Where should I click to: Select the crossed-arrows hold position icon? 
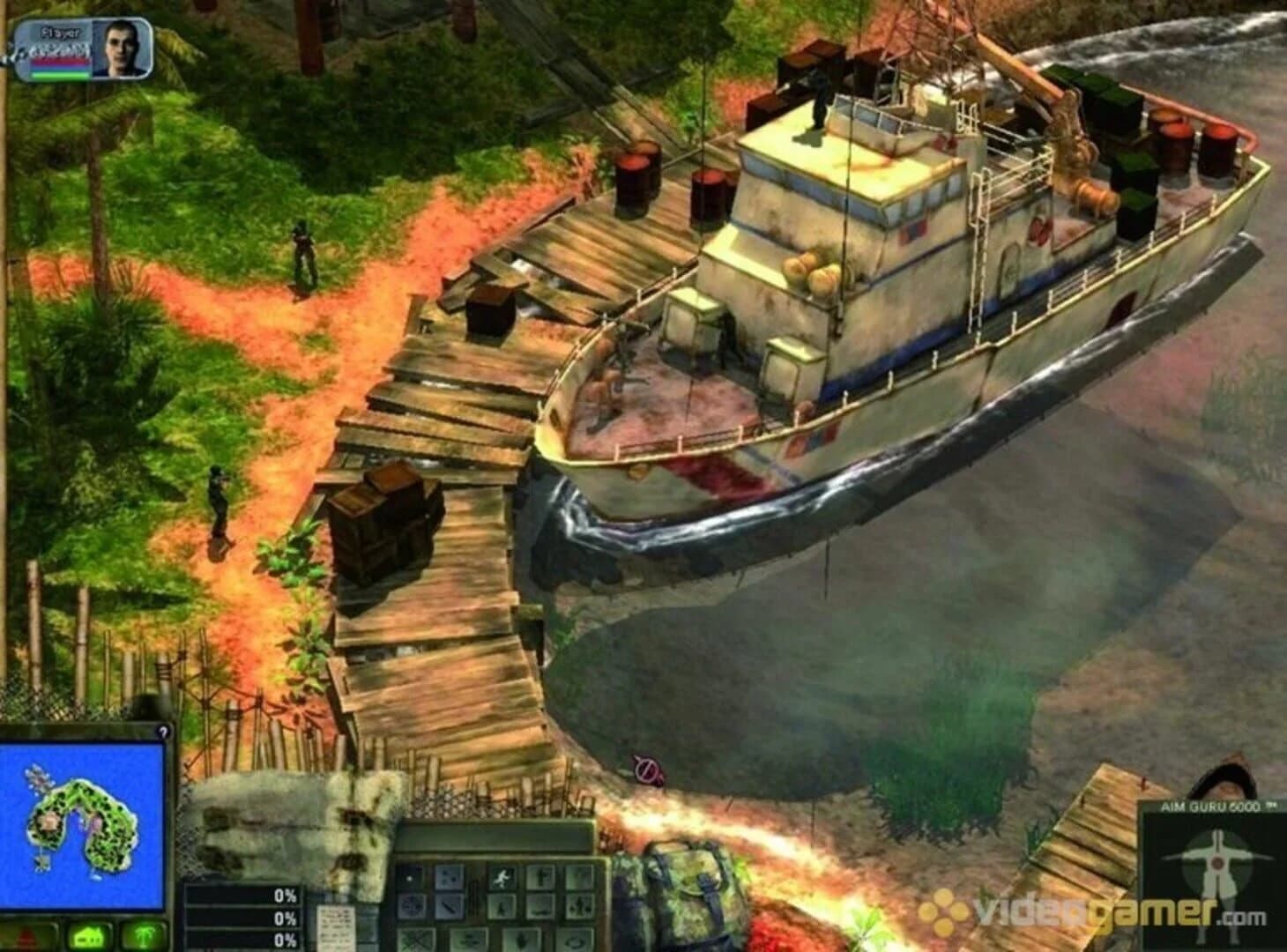click(577, 907)
